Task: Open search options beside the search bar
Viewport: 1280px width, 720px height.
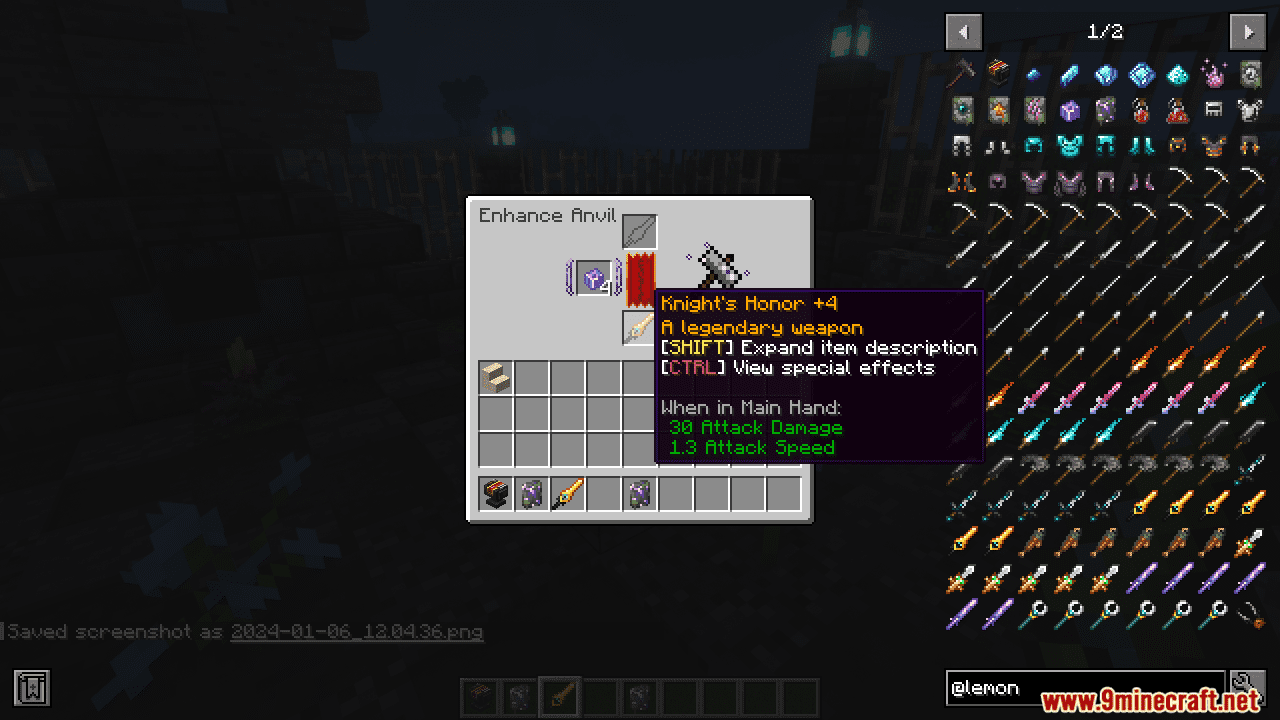Action: click(1248, 688)
